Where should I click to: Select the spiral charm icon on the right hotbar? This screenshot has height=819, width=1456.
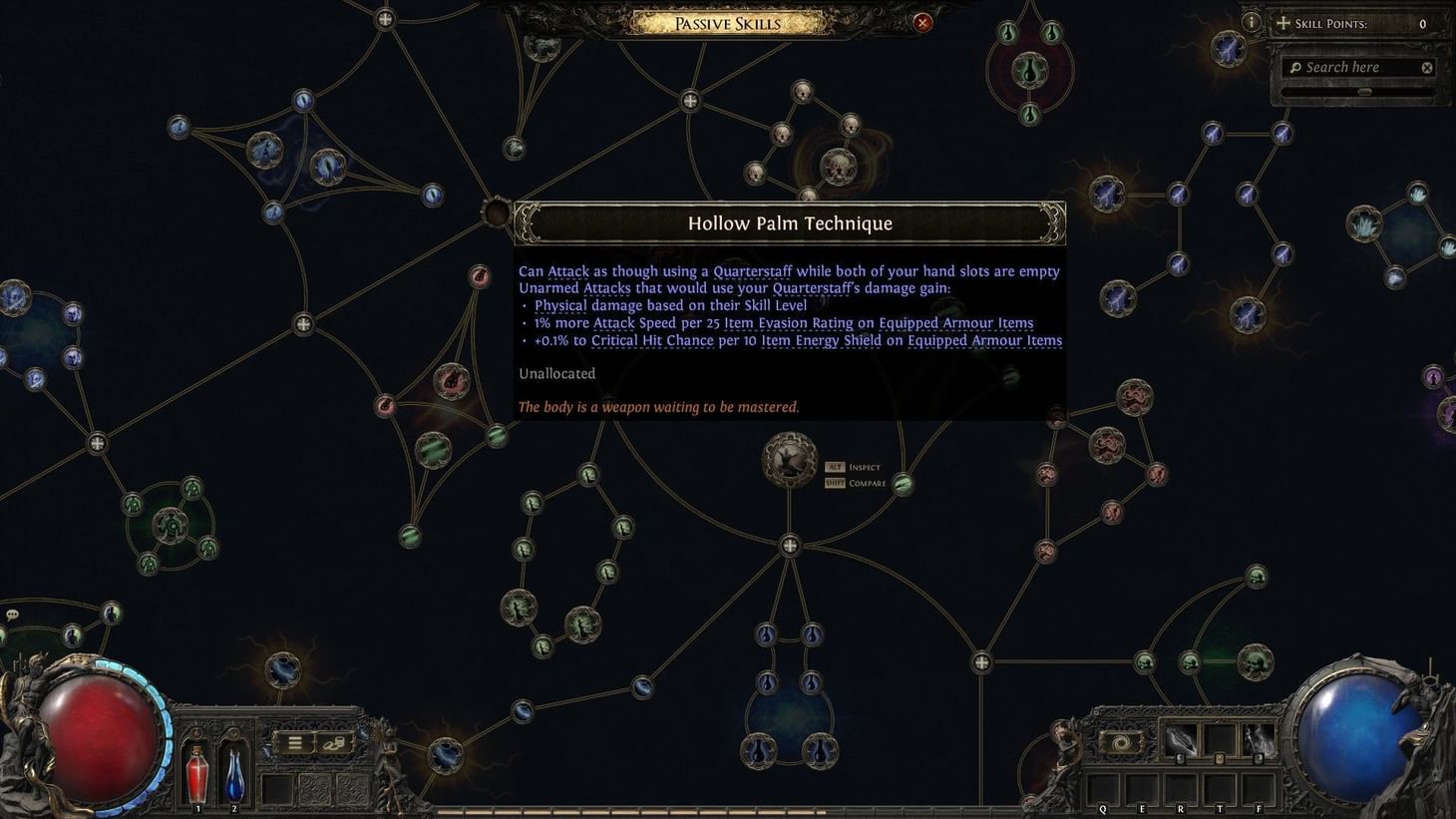pyautogui.click(x=1123, y=740)
